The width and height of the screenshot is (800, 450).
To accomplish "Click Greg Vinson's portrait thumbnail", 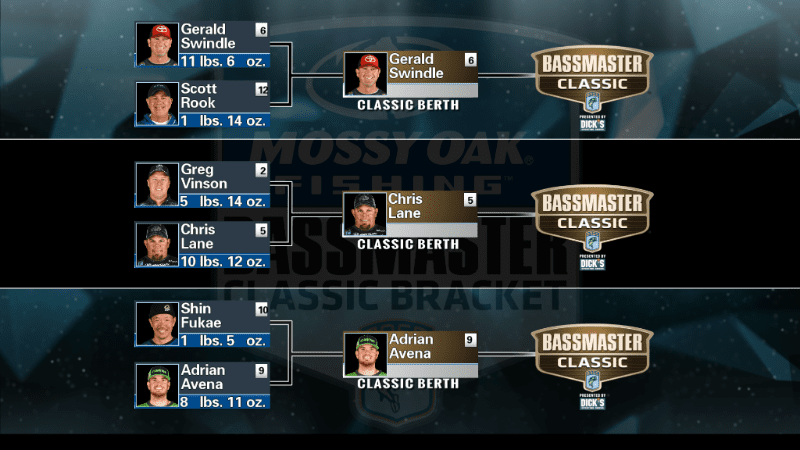I will click(x=156, y=185).
